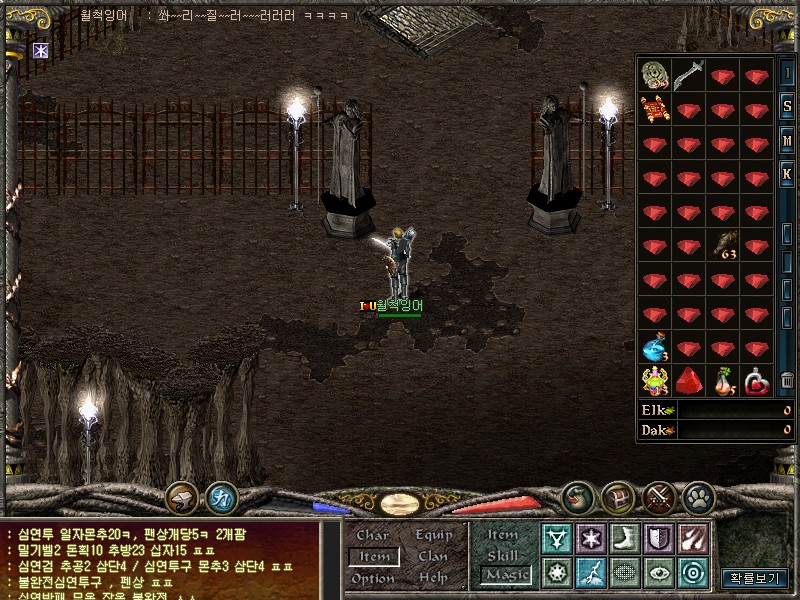
Task: Open the Char menu
Action: 372,536
